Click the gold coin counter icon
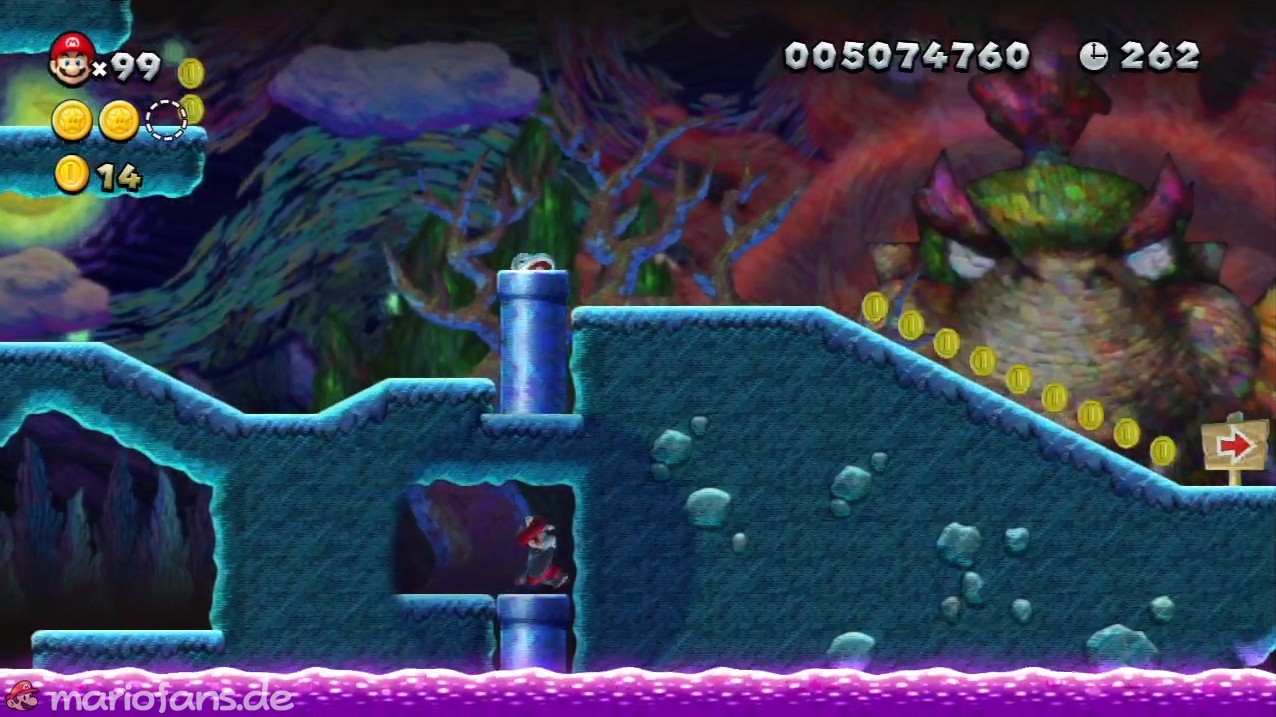Viewport: 1276px width, 717px height. point(72,175)
